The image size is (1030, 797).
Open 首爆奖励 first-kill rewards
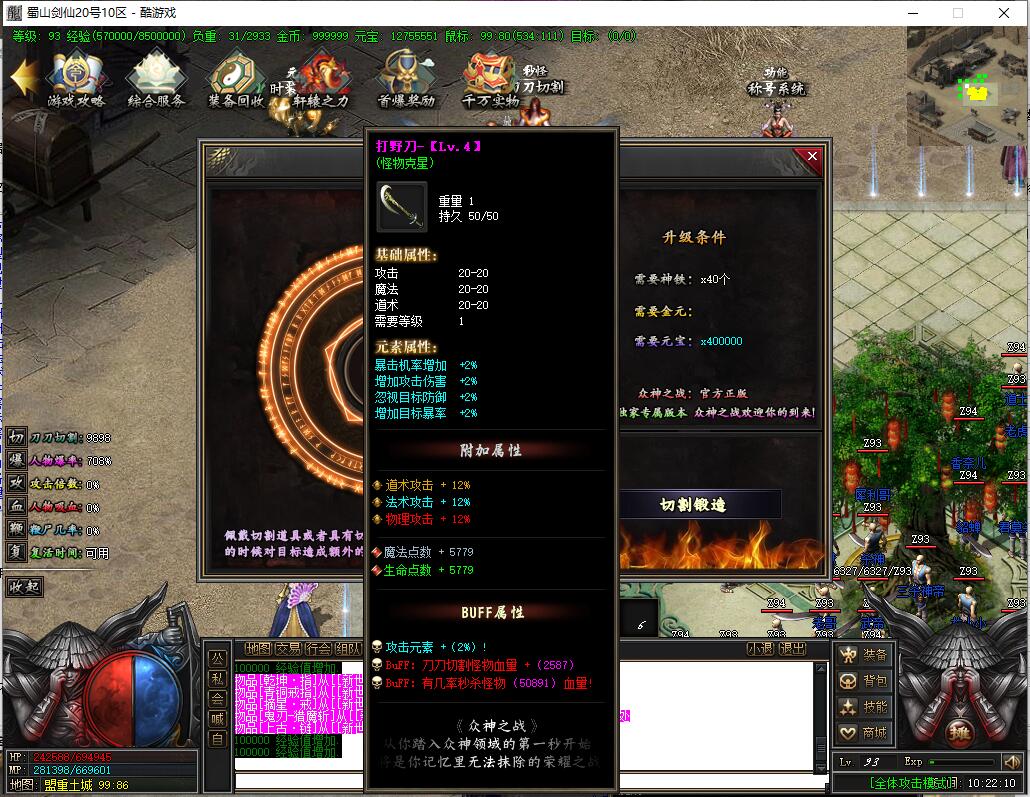coord(406,78)
